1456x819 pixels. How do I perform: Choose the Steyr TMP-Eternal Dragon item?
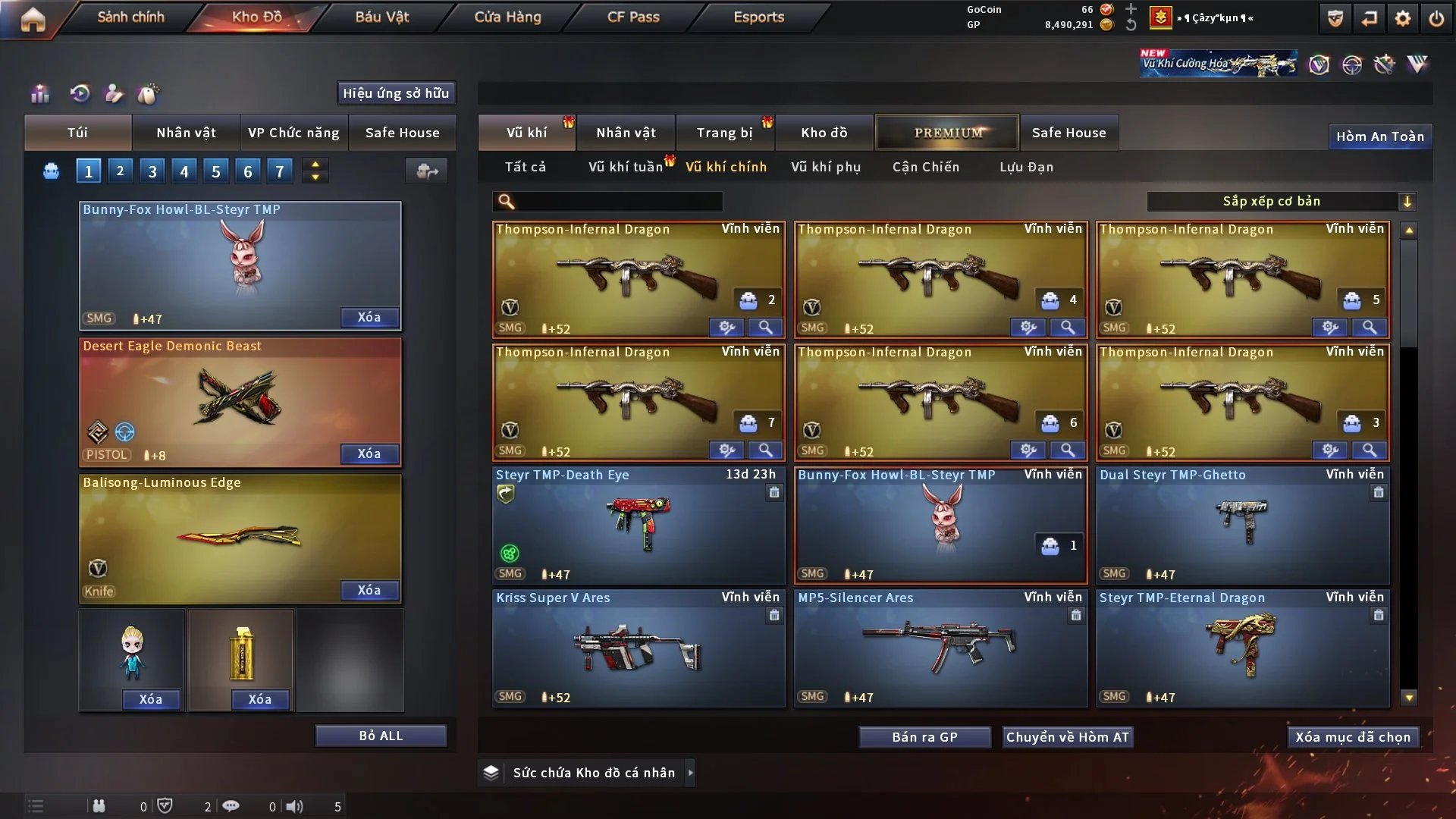(x=1242, y=648)
